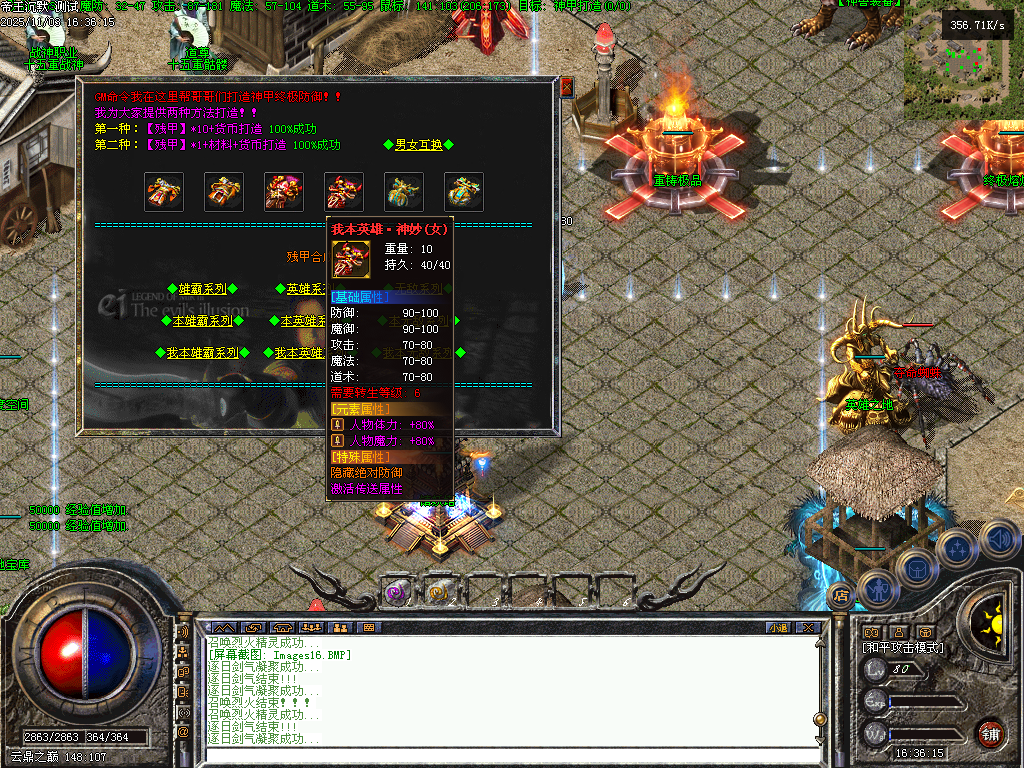Use the purple scroll in hotbar slot 1
This screenshot has height=768, width=1024.
(397, 592)
